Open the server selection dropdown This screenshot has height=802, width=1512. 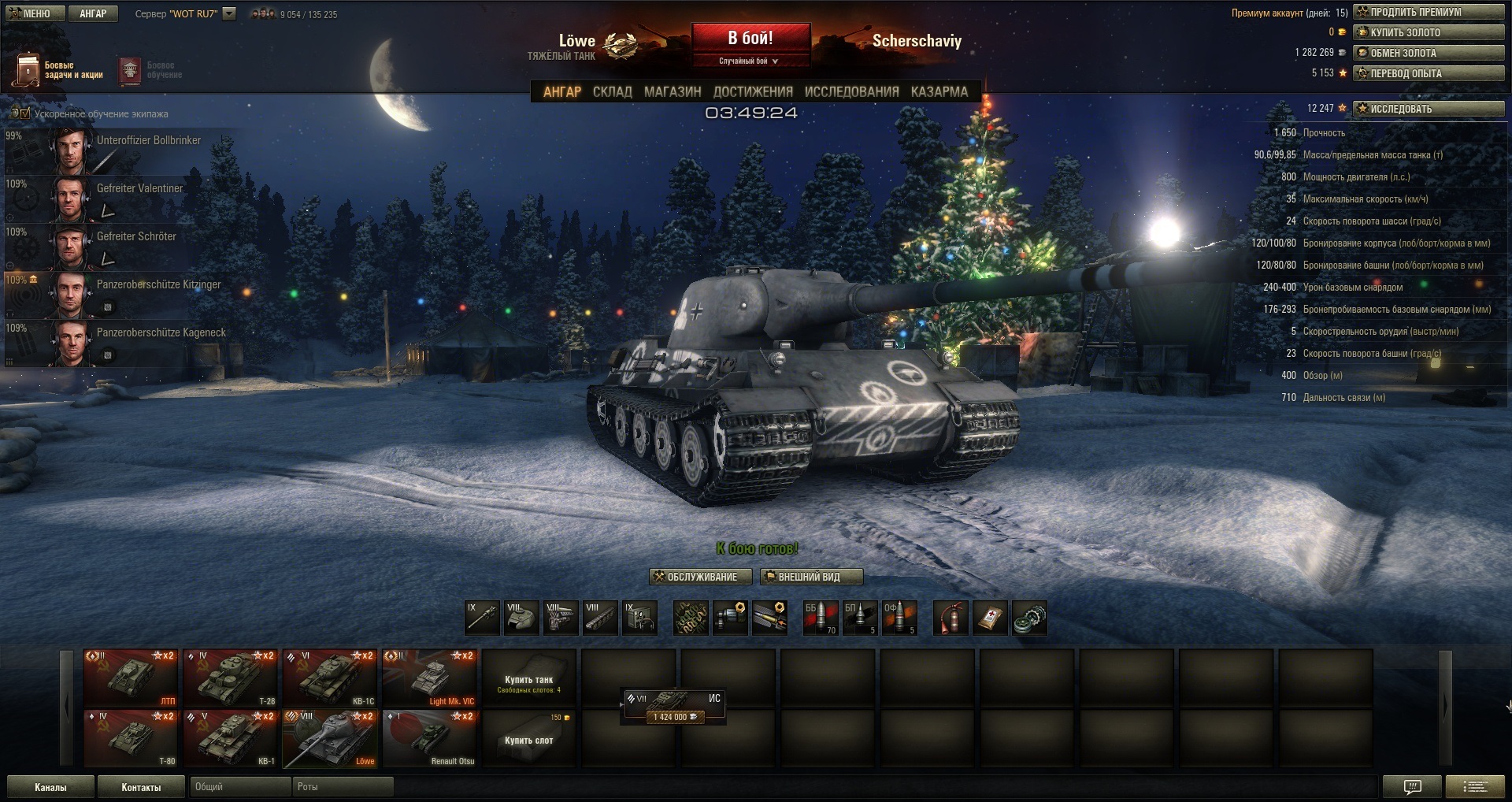click(x=229, y=13)
